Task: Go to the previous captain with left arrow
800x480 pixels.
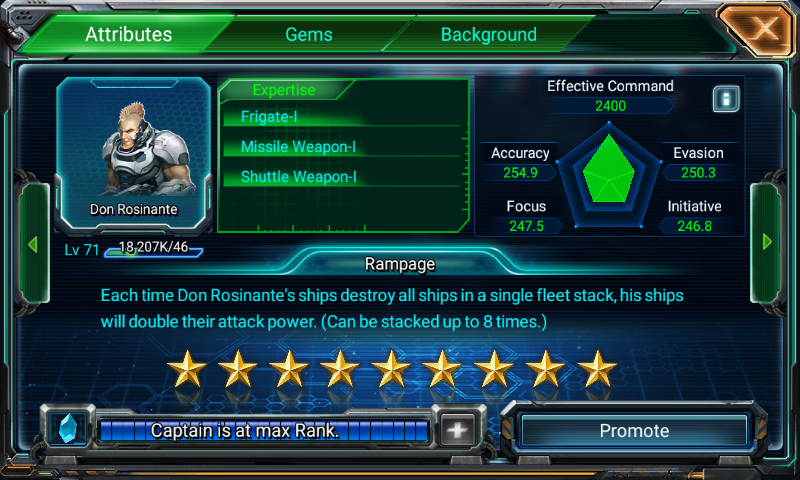Action: click(x=32, y=242)
